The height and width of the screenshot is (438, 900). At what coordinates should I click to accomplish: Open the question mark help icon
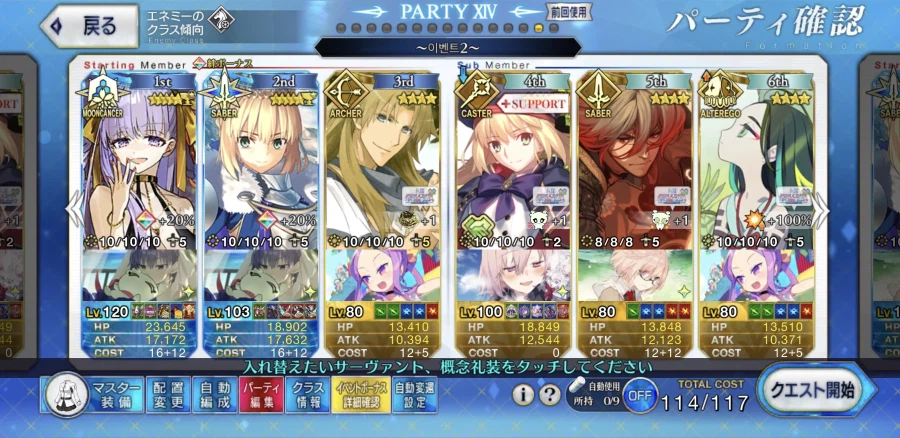549,394
